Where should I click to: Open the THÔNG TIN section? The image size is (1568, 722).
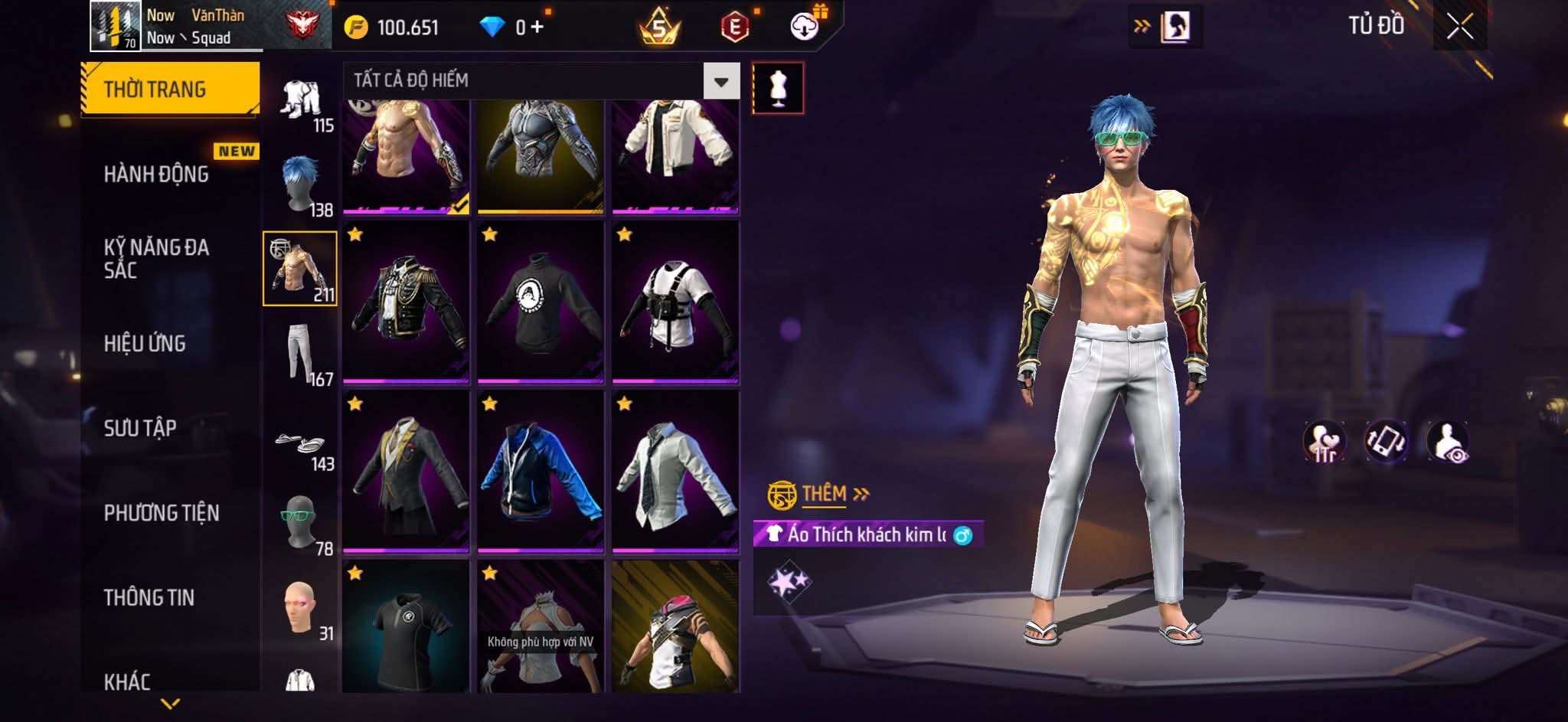pyautogui.click(x=149, y=597)
